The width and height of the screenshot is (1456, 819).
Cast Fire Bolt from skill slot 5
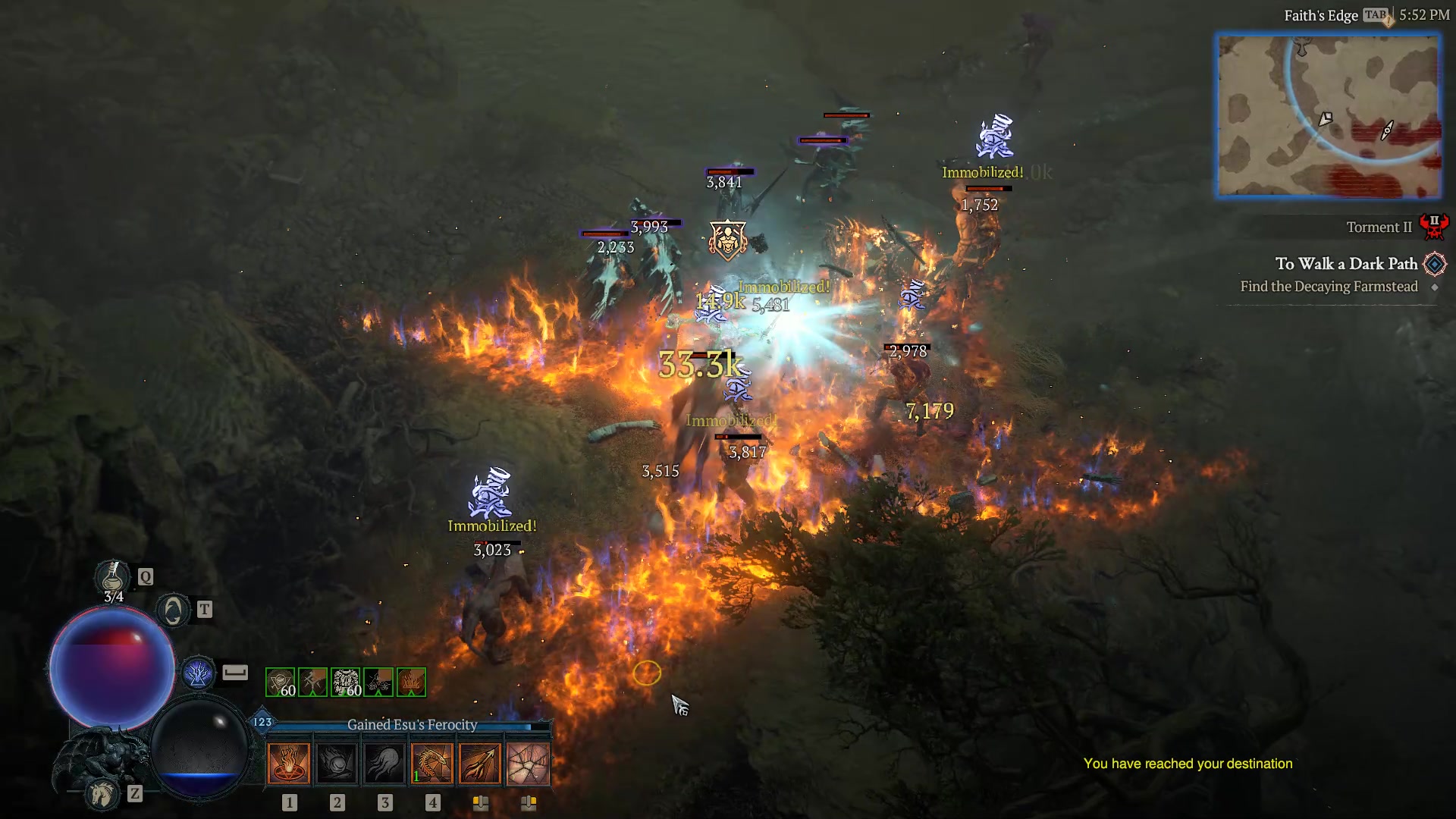click(x=481, y=762)
